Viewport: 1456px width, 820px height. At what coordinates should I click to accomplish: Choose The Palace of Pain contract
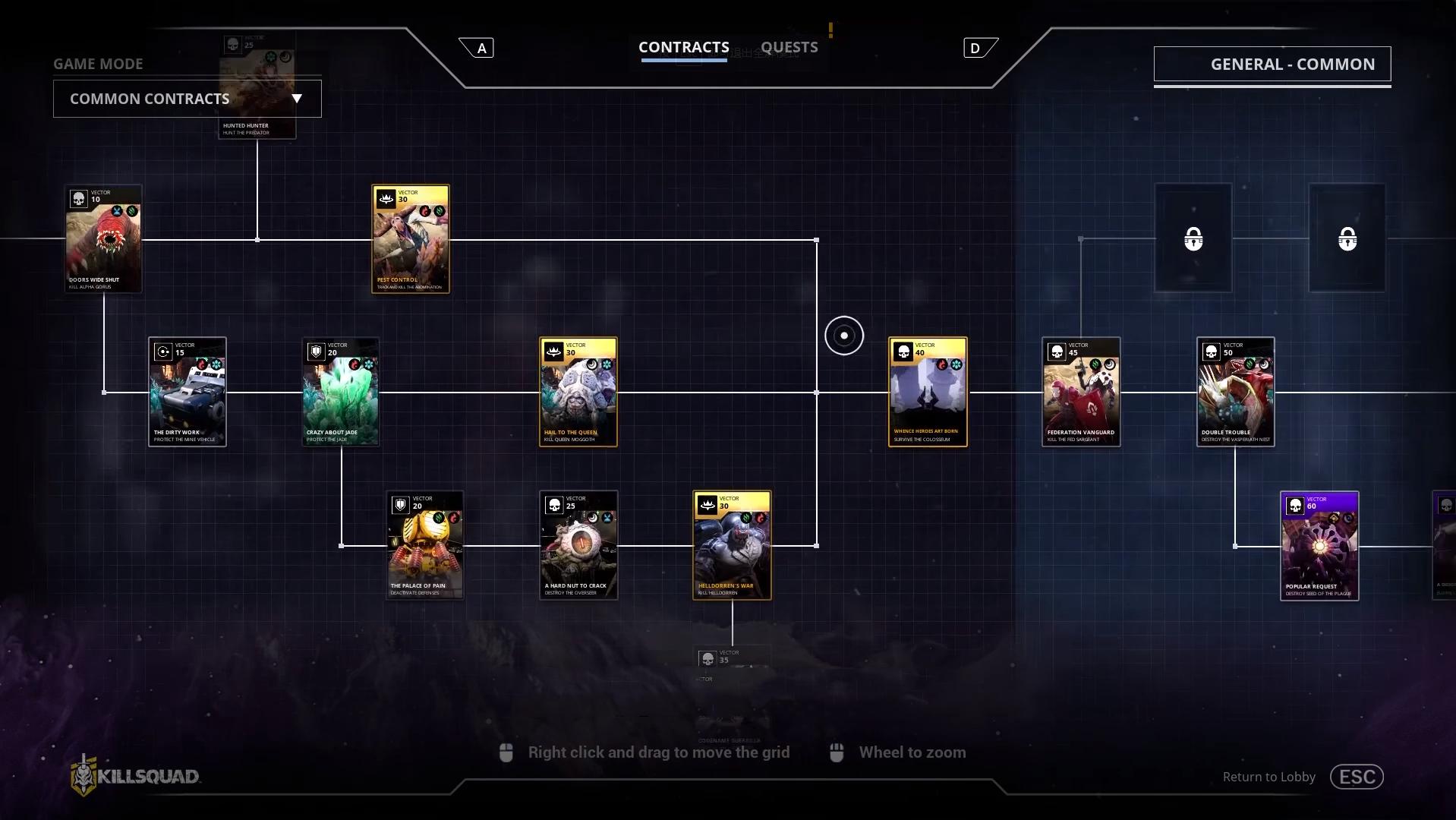424,545
